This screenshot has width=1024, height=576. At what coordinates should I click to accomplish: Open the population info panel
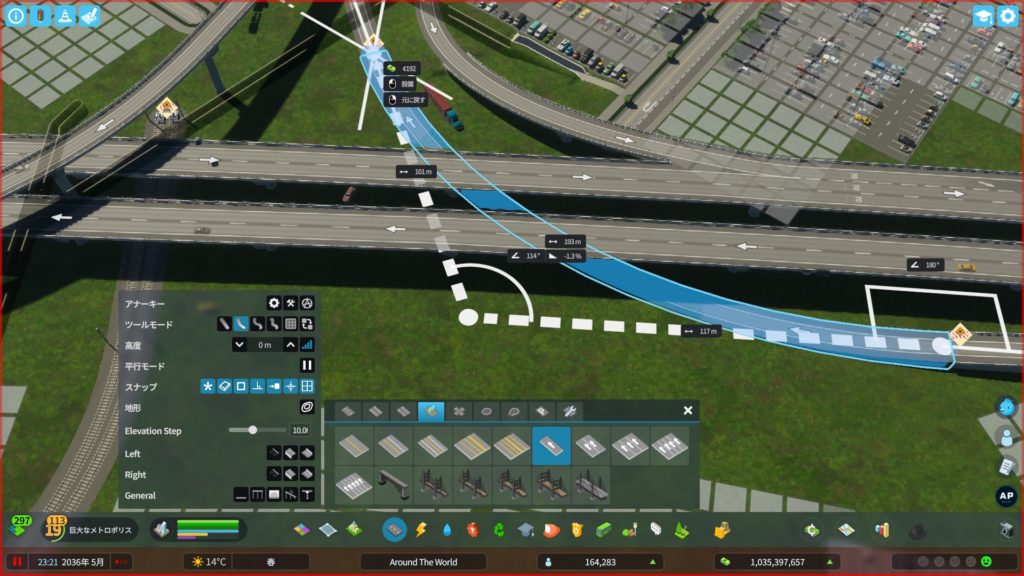point(600,562)
